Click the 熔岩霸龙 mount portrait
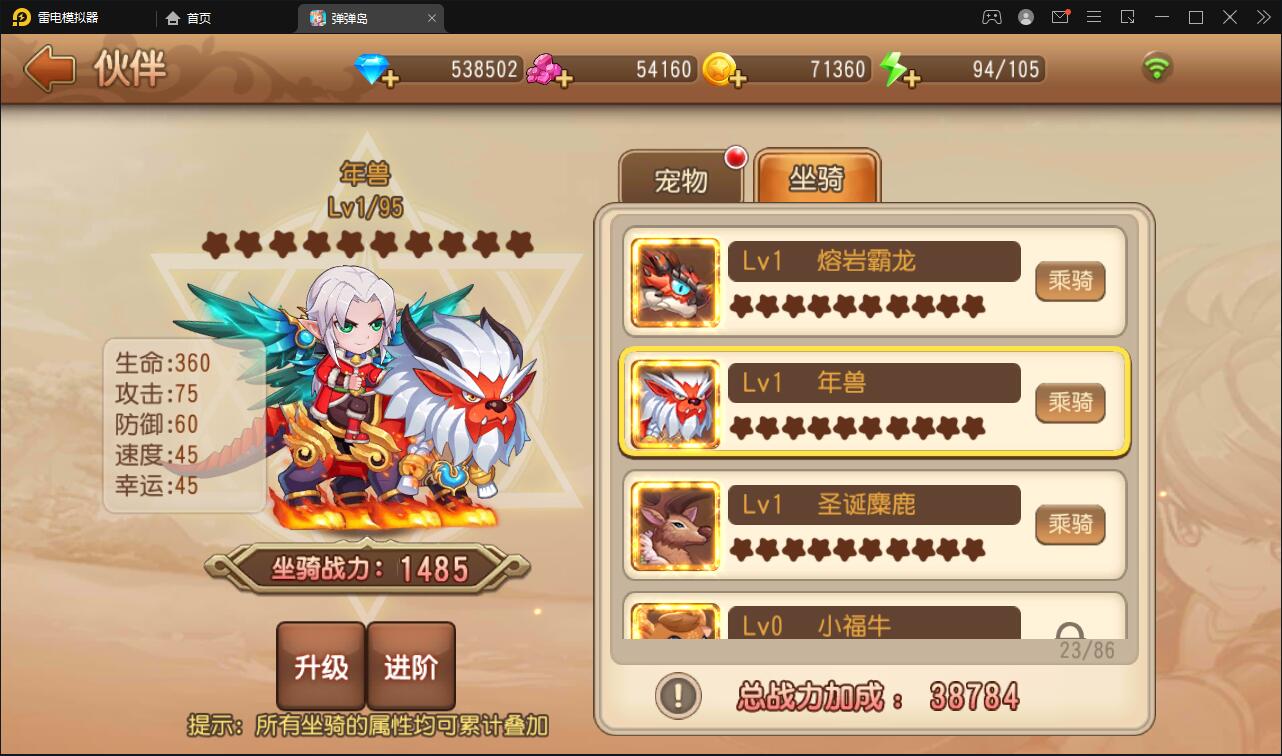This screenshot has width=1282, height=756. click(672, 282)
